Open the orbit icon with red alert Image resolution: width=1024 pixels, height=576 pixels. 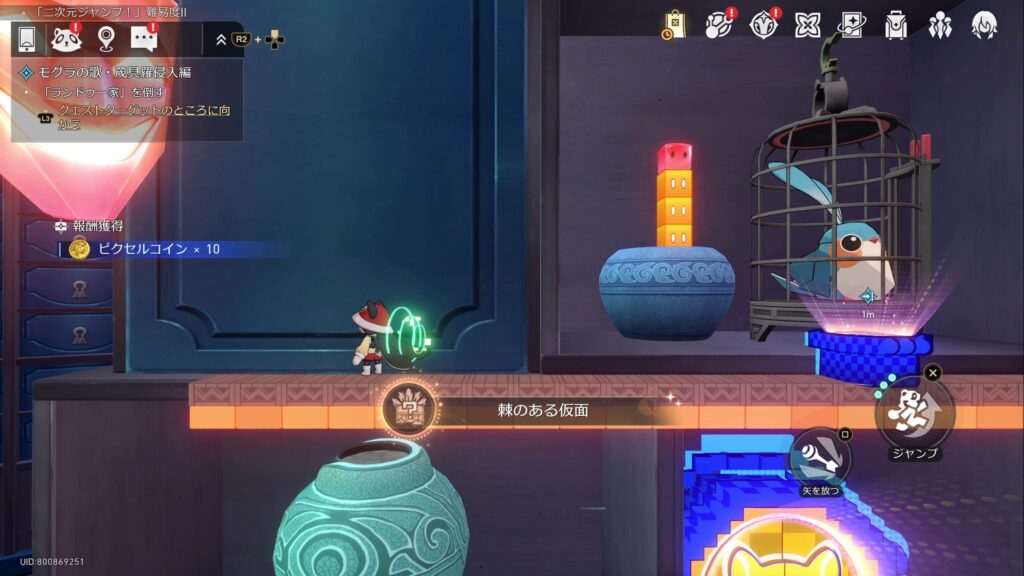[719, 25]
